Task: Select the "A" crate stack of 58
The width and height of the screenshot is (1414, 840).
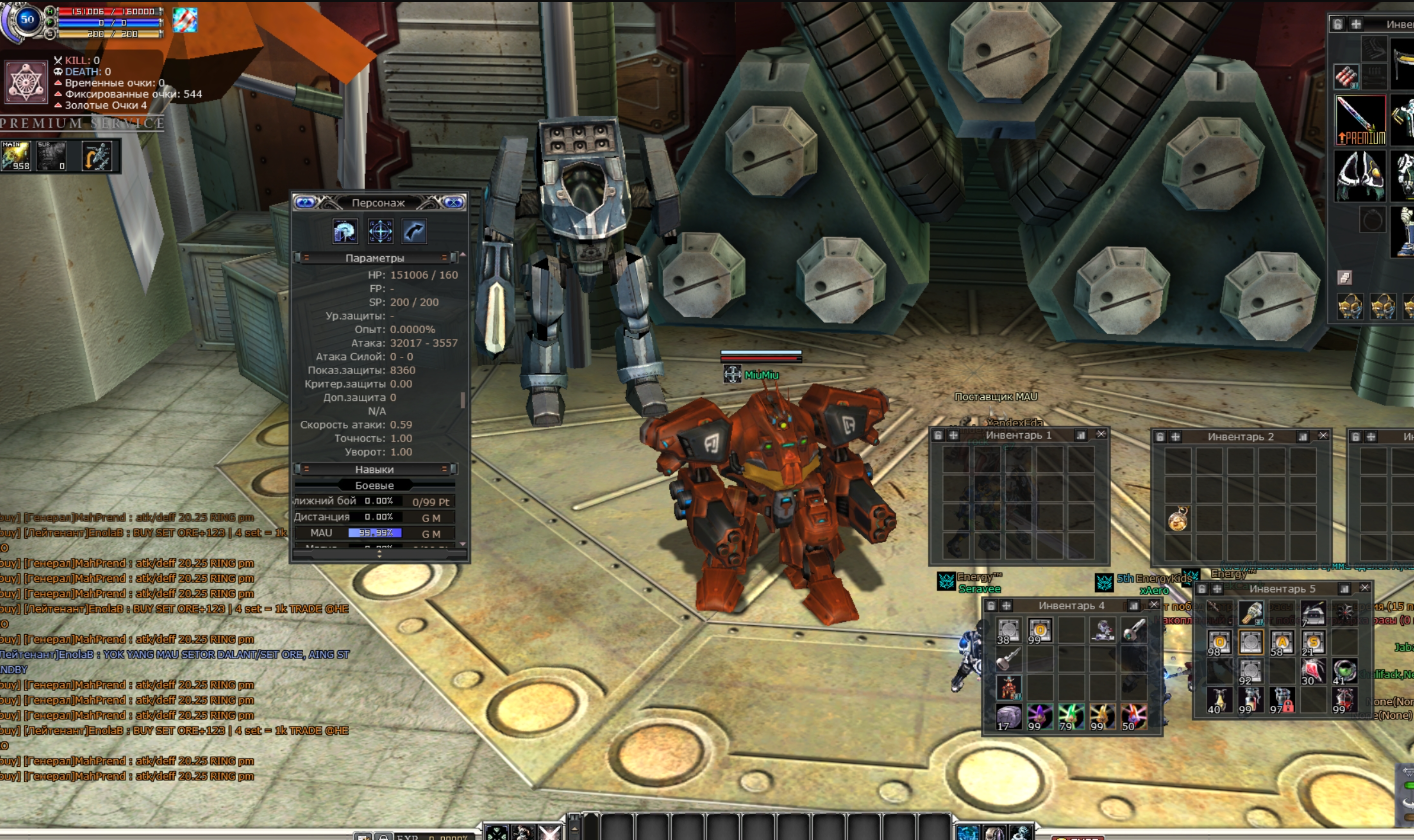Action: 1281,642
